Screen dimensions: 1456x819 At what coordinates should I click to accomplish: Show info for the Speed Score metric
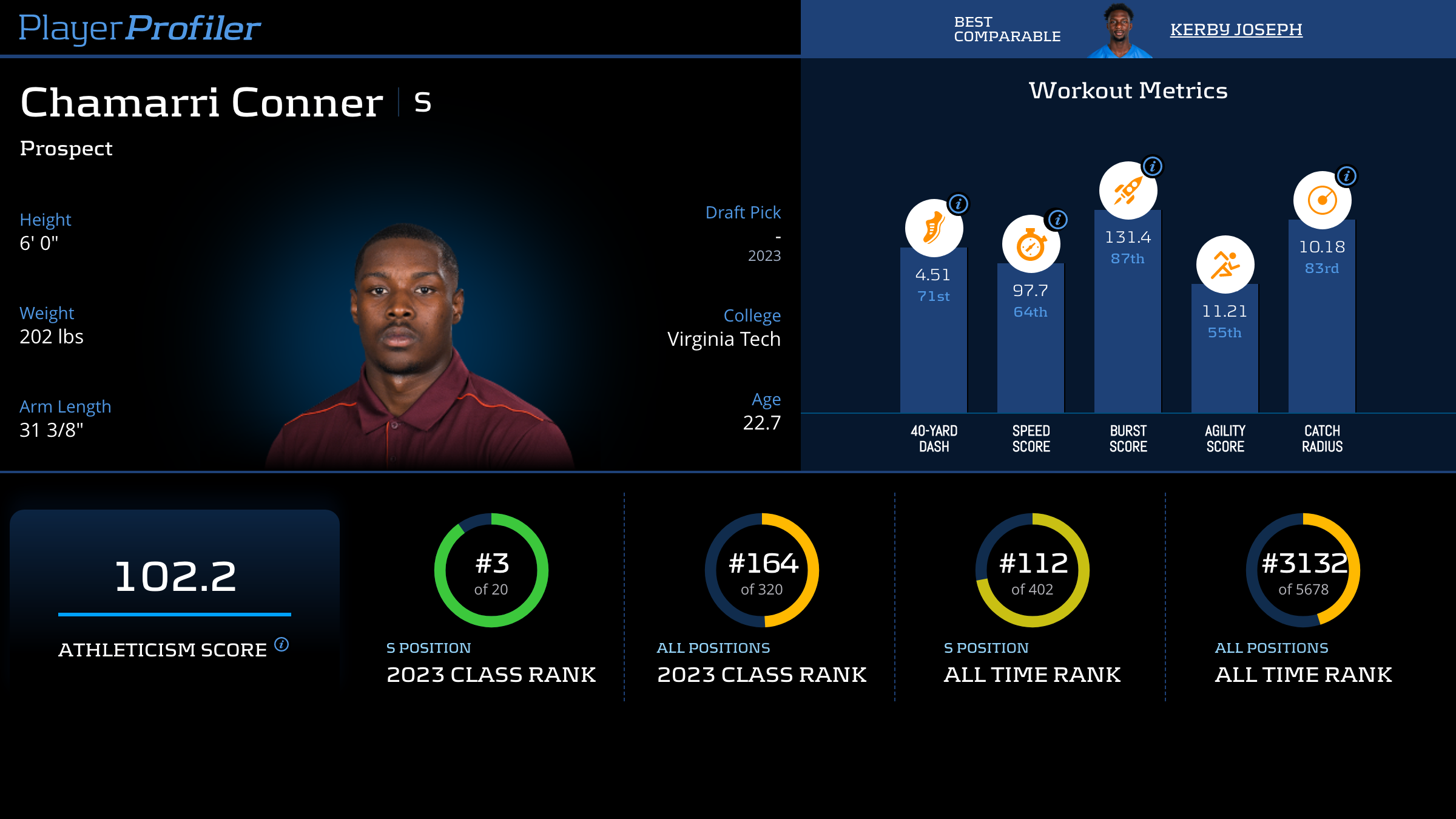pos(1058,220)
